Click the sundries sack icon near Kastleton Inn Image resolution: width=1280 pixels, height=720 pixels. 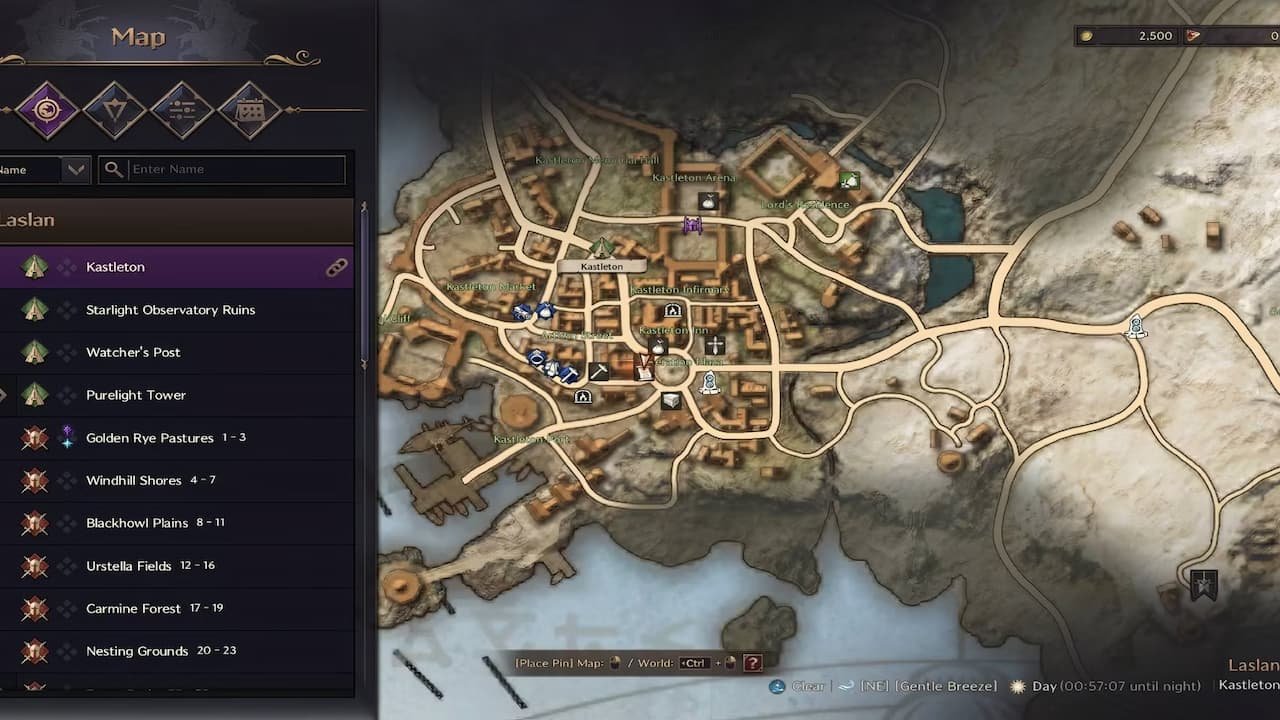pos(658,347)
